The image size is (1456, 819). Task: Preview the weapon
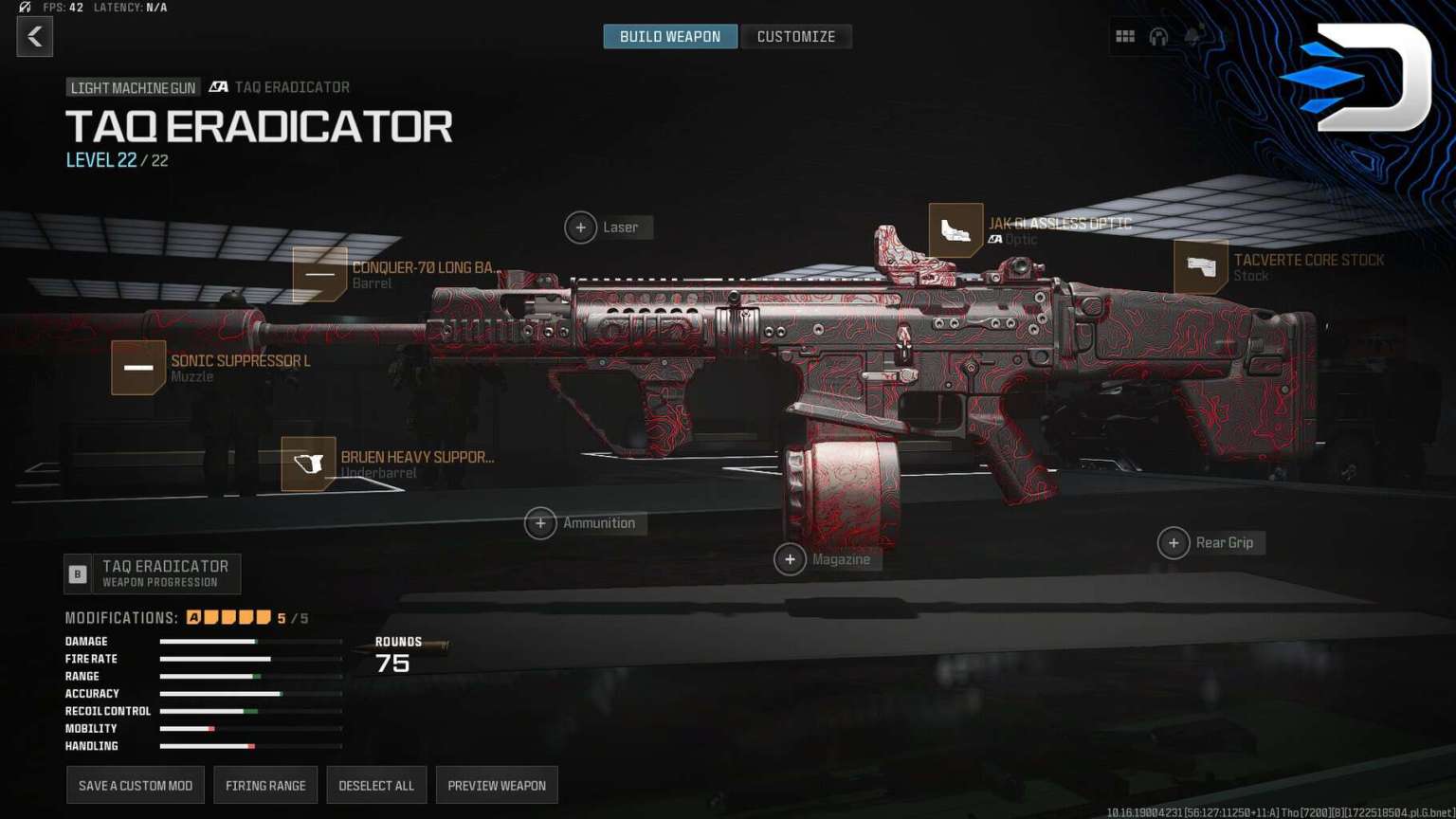coord(497,785)
